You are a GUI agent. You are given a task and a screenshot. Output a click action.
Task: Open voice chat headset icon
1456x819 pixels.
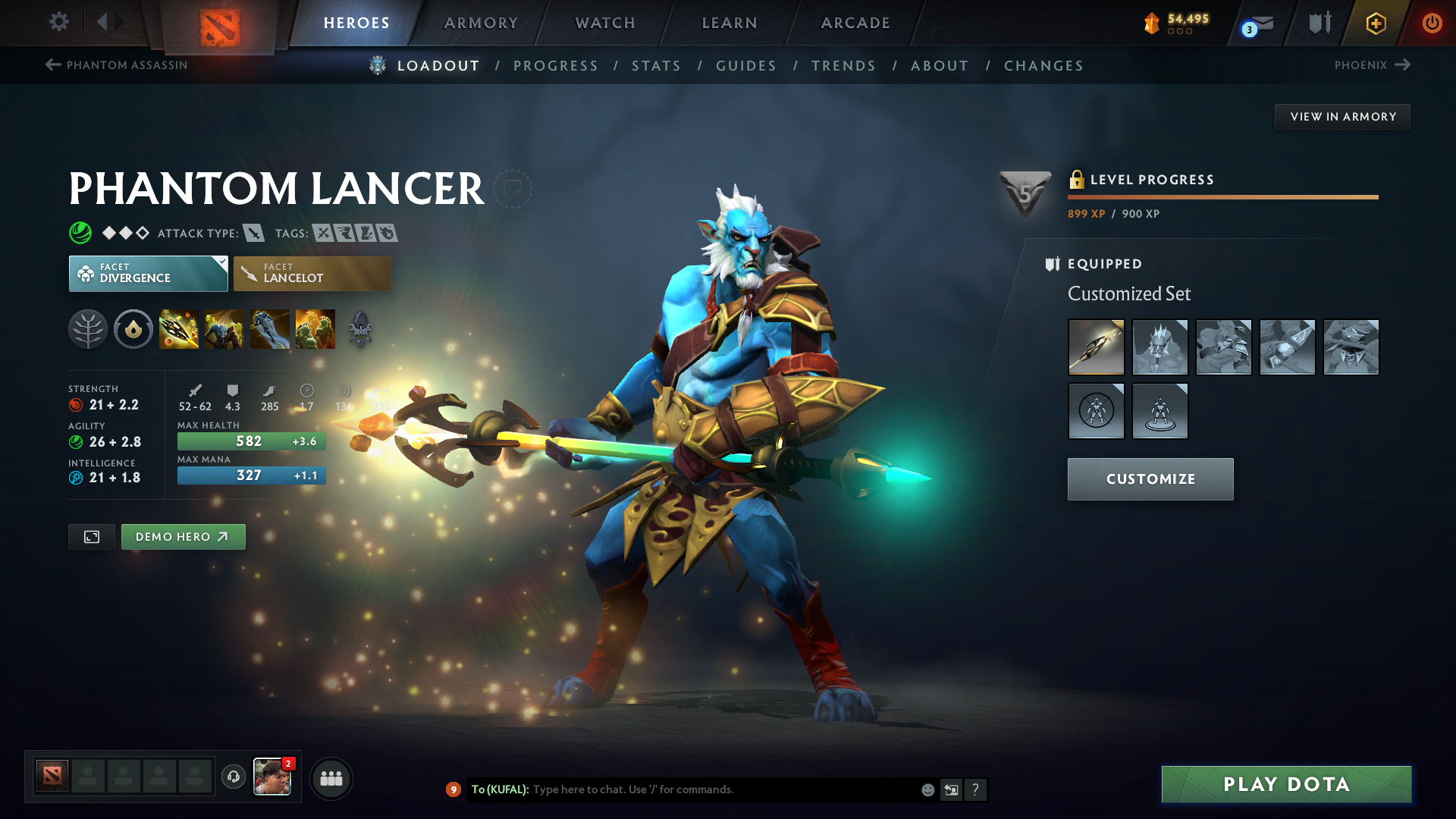click(x=233, y=777)
